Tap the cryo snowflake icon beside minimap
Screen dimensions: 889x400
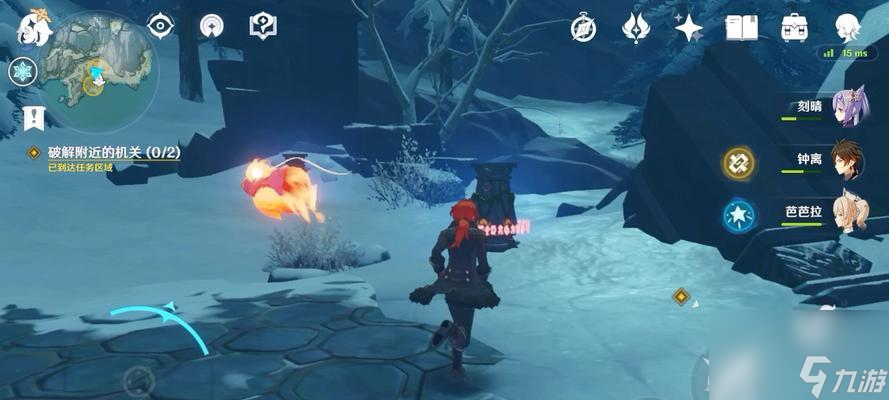23,70
